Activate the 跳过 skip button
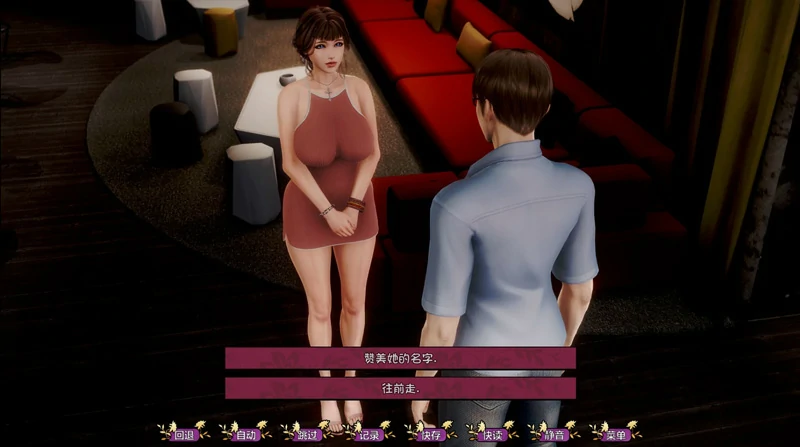Screen dimensions: 800x447 click(x=308, y=434)
